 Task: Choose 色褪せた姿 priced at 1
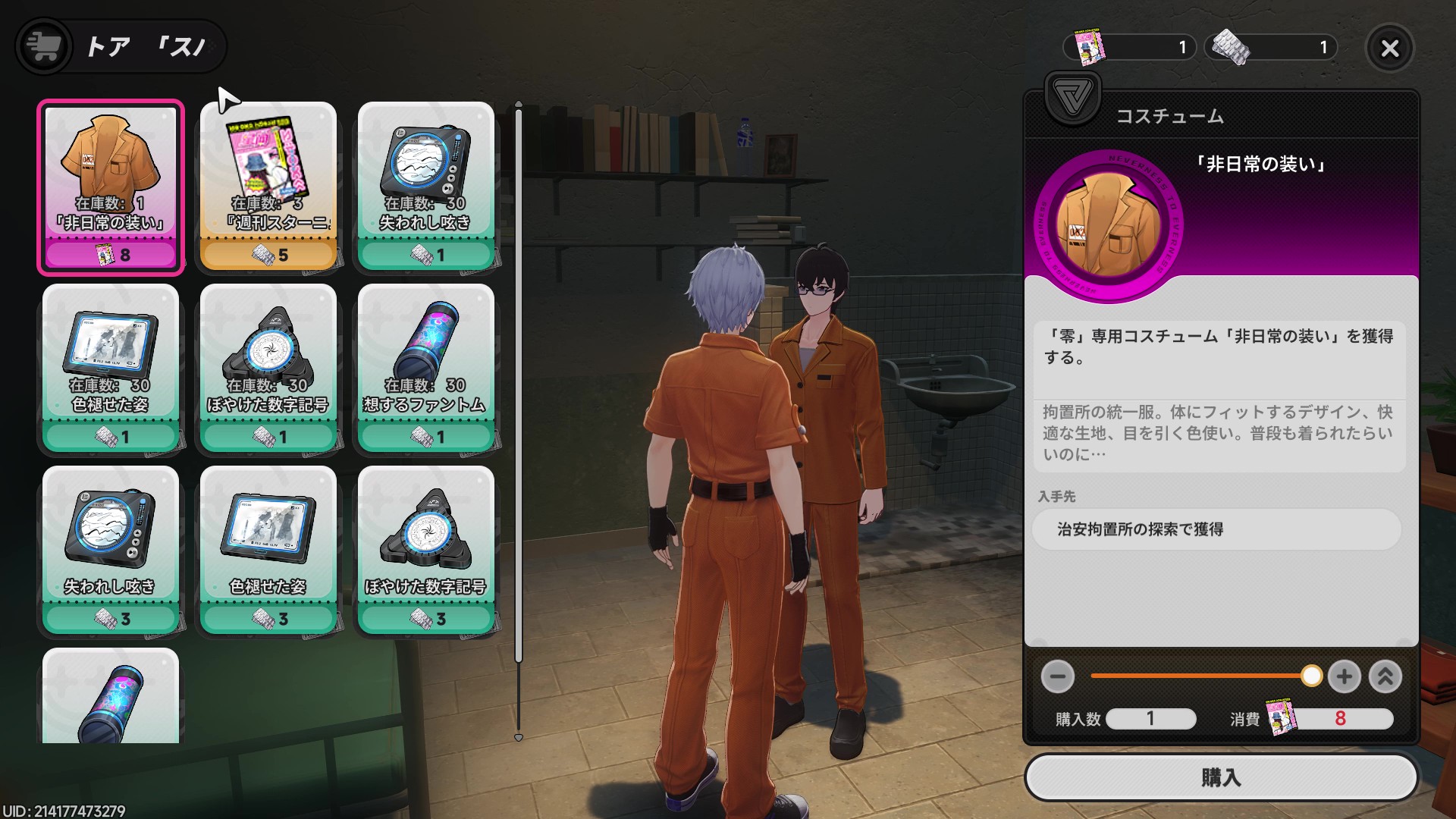[x=111, y=368]
